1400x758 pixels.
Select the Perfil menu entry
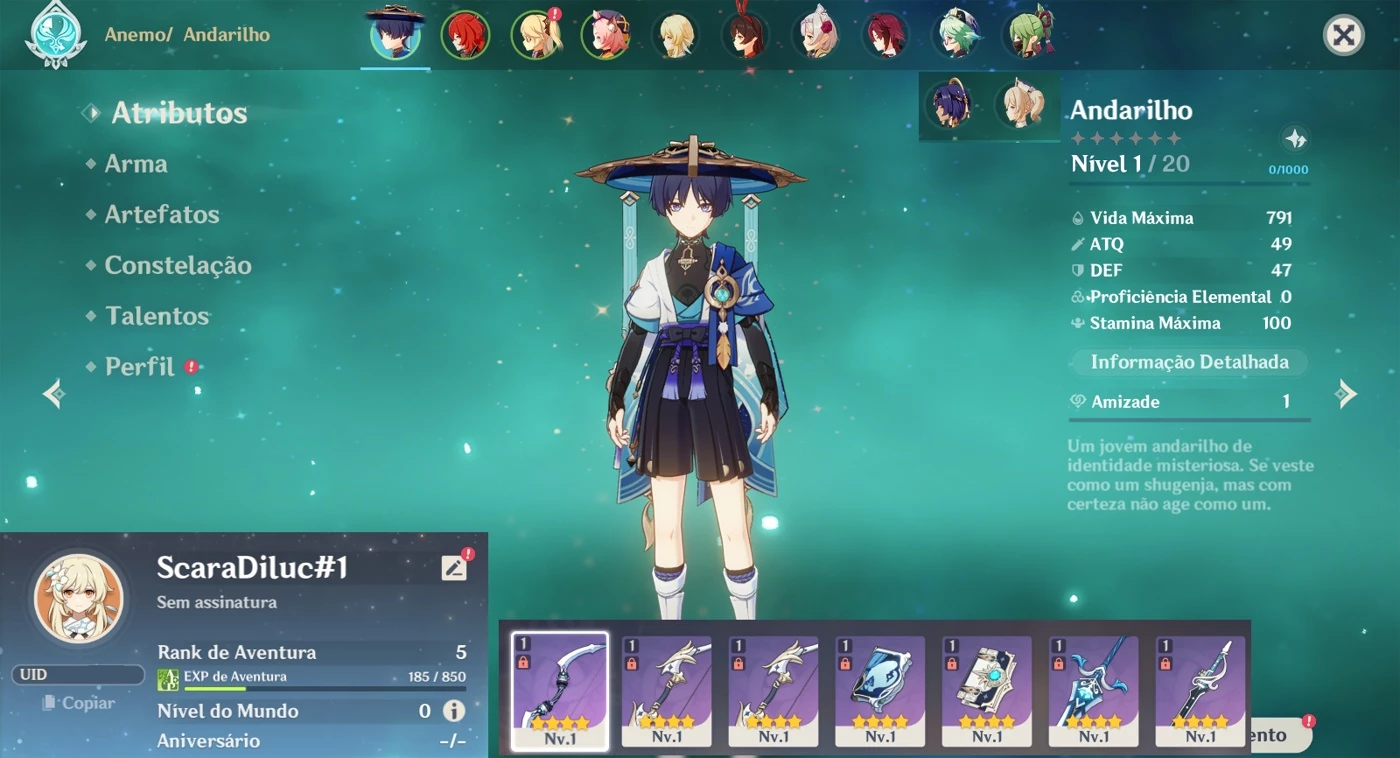140,367
